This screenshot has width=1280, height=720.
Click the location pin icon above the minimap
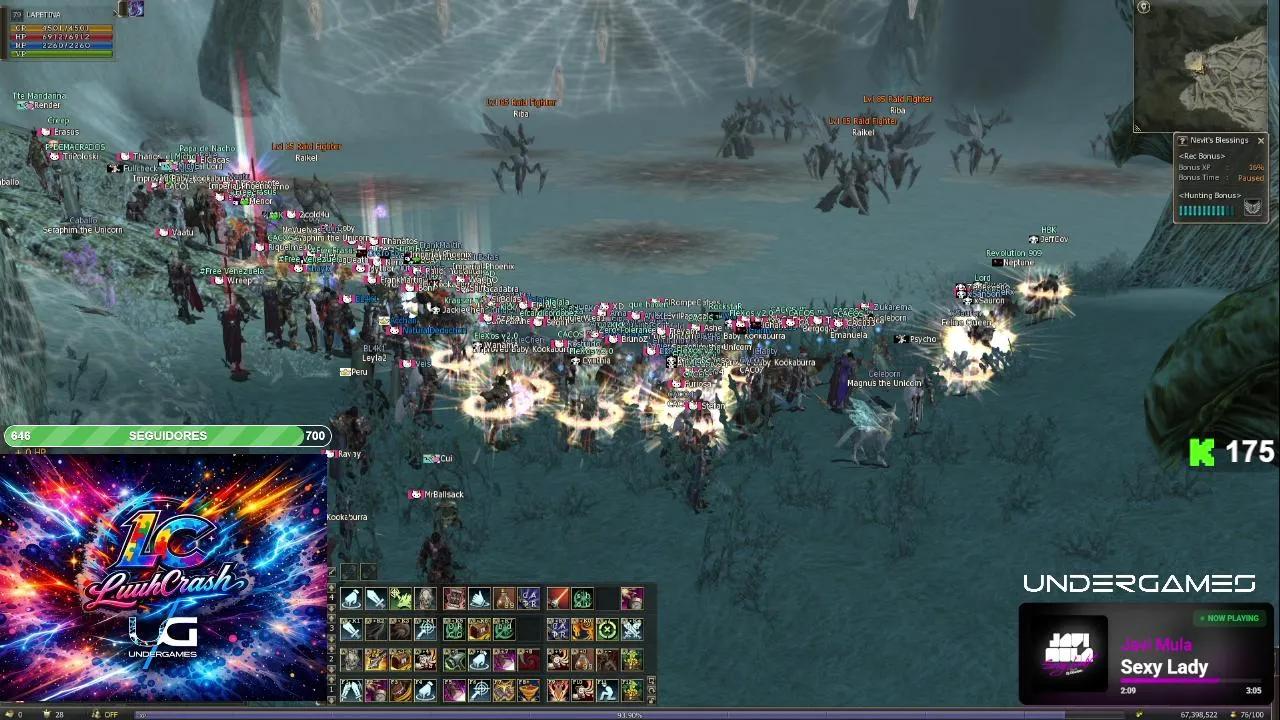tap(1144, 7)
